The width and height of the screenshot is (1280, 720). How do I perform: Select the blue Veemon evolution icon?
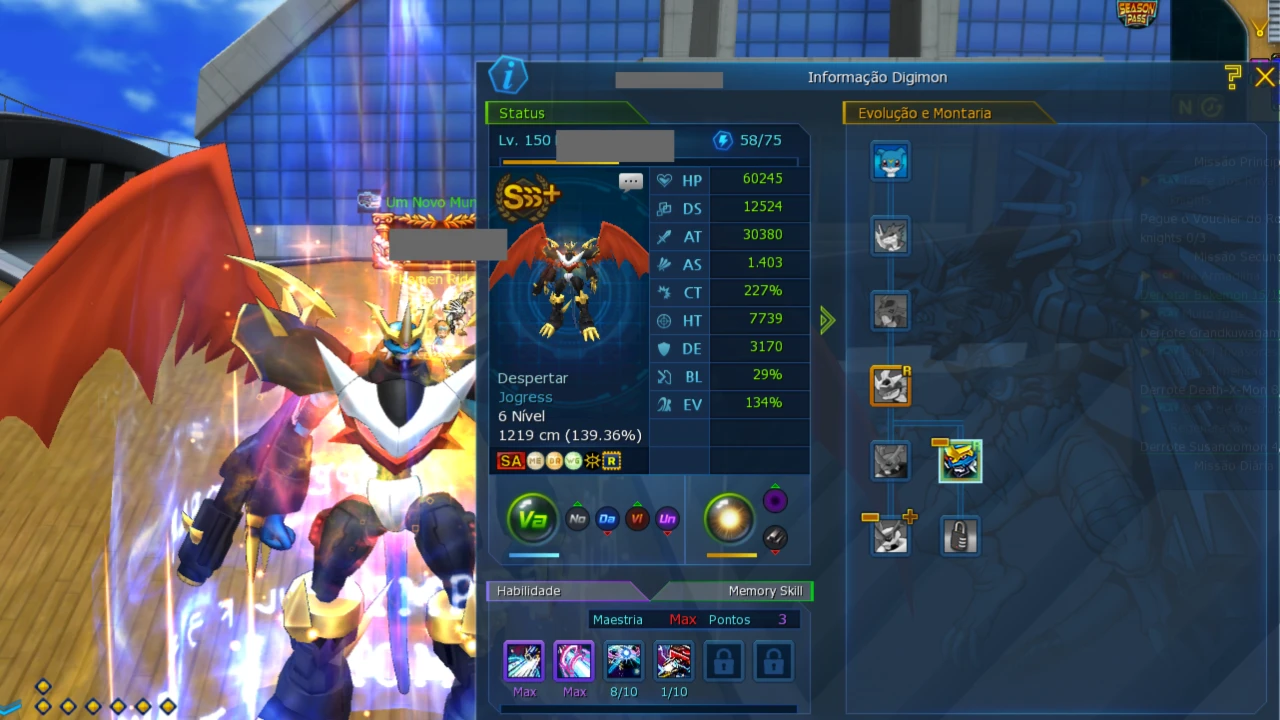tap(890, 162)
